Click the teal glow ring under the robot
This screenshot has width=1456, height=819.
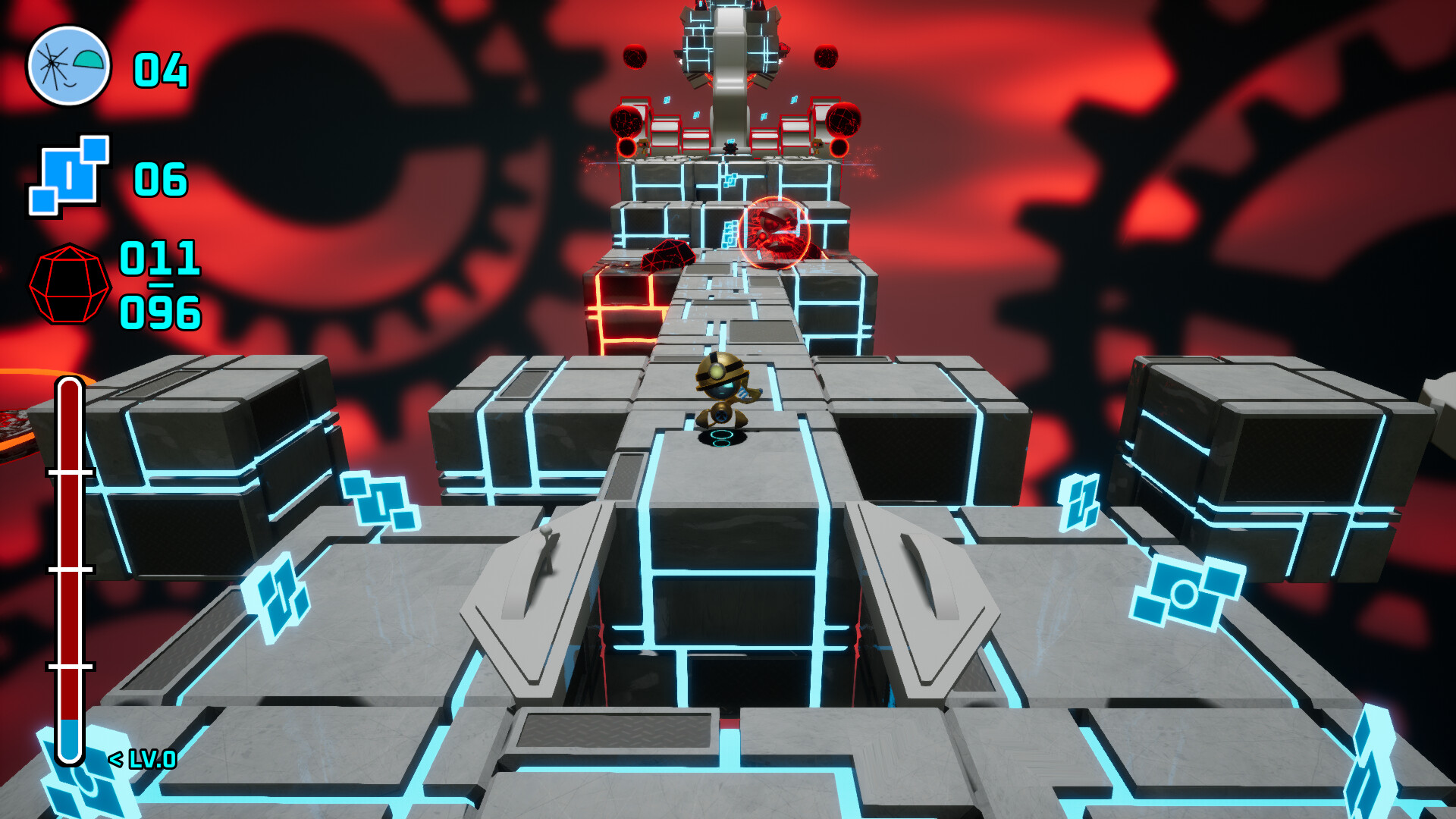click(x=721, y=434)
